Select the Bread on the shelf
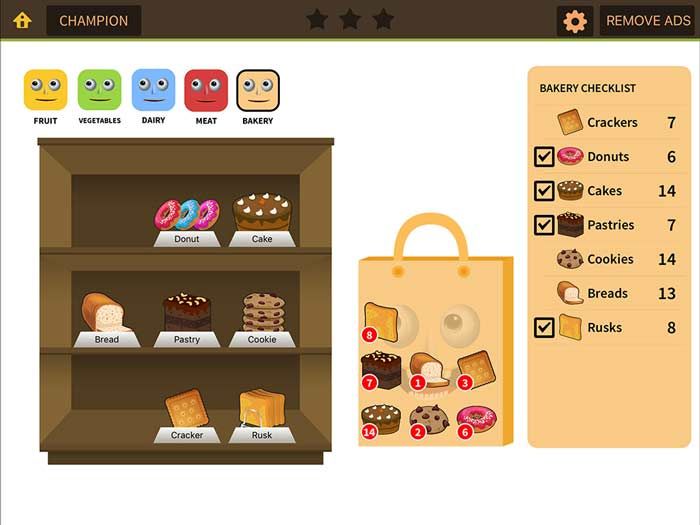 point(106,313)
